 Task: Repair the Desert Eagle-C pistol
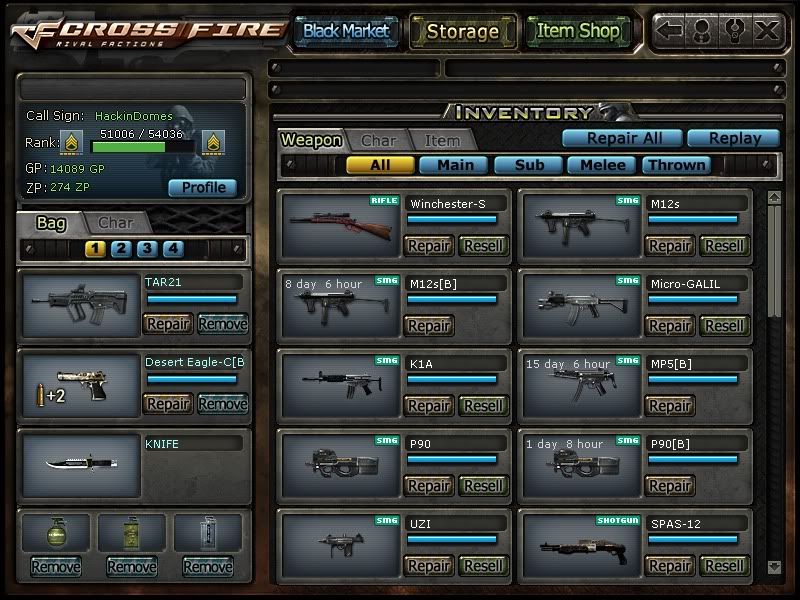(167, 404)
